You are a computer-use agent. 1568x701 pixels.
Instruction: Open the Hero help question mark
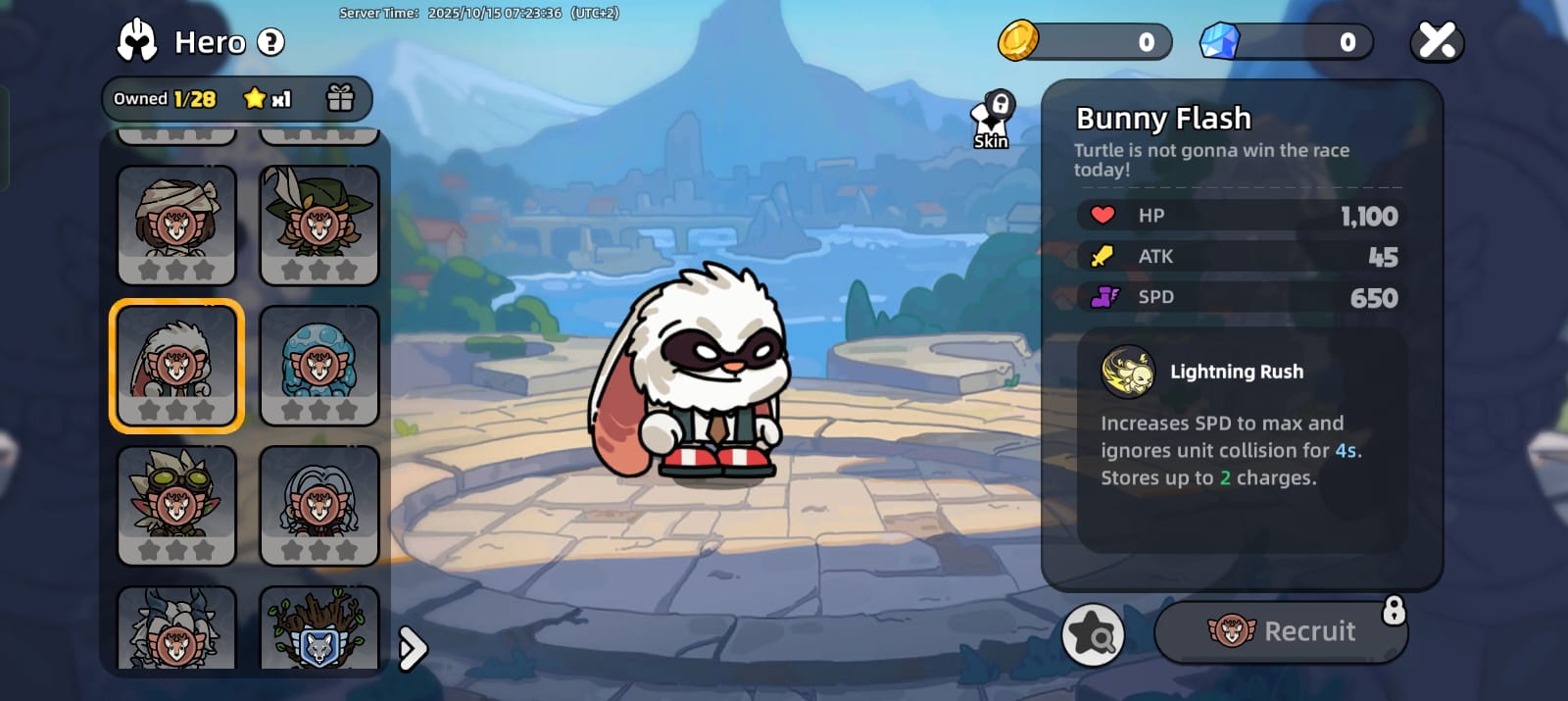[270, 42]
